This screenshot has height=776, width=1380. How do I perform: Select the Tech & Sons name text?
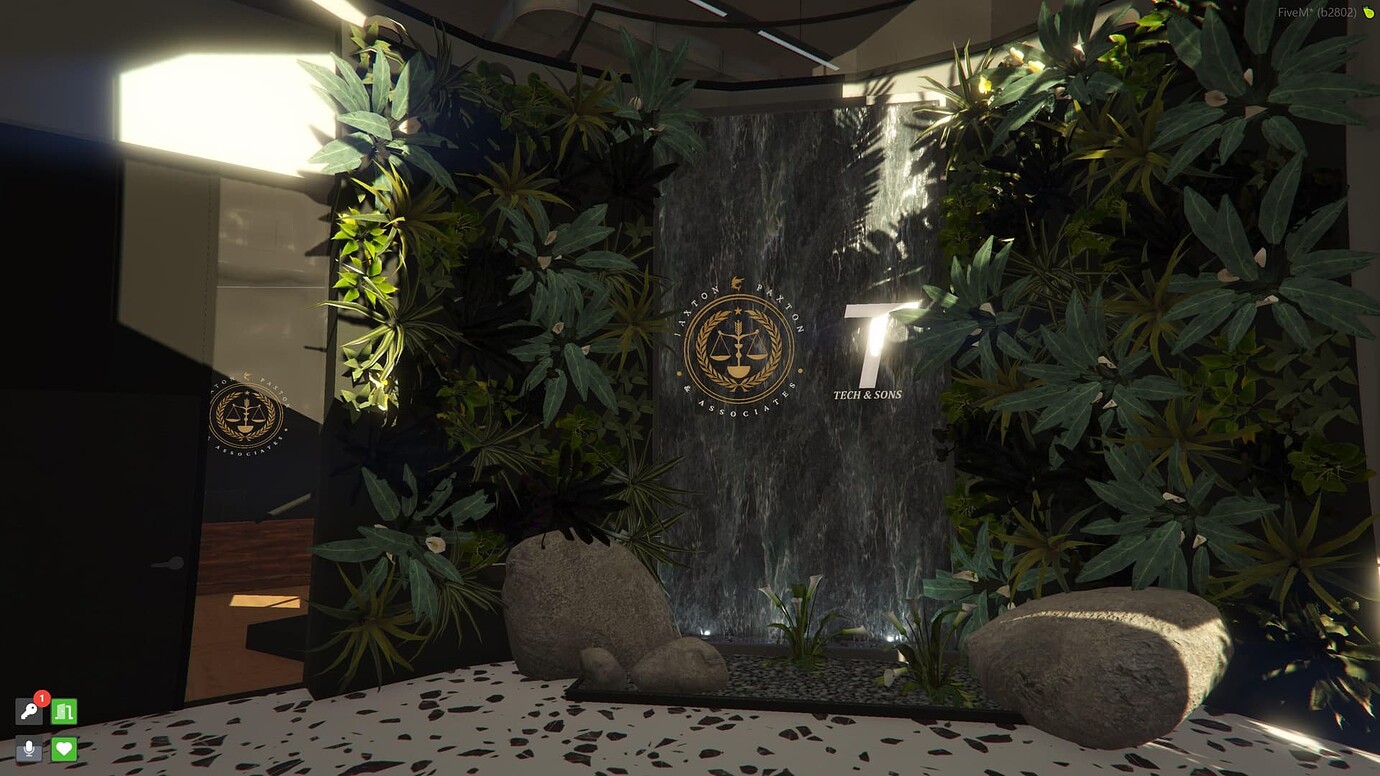[869, 395]
